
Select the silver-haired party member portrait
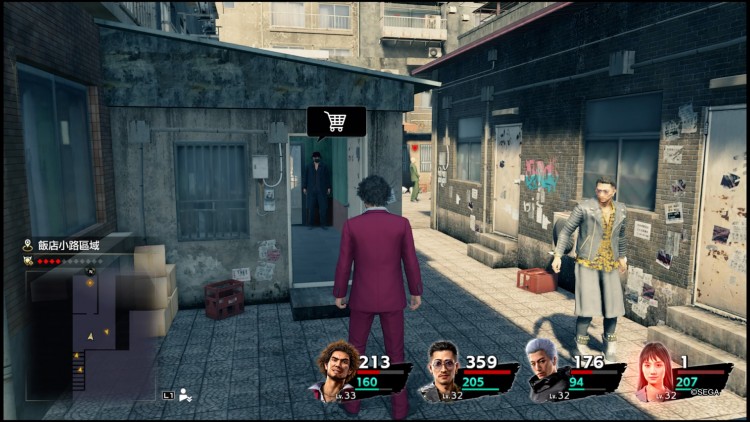click(x=546, y=370)
